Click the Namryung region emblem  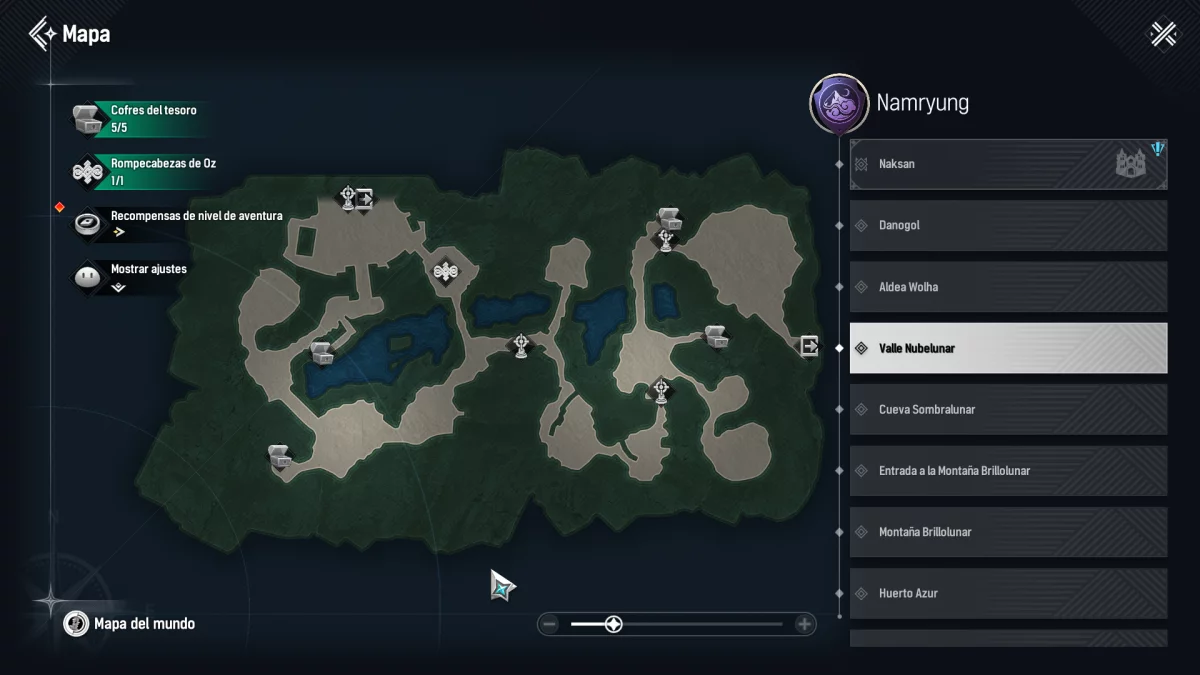coord(838,103)
